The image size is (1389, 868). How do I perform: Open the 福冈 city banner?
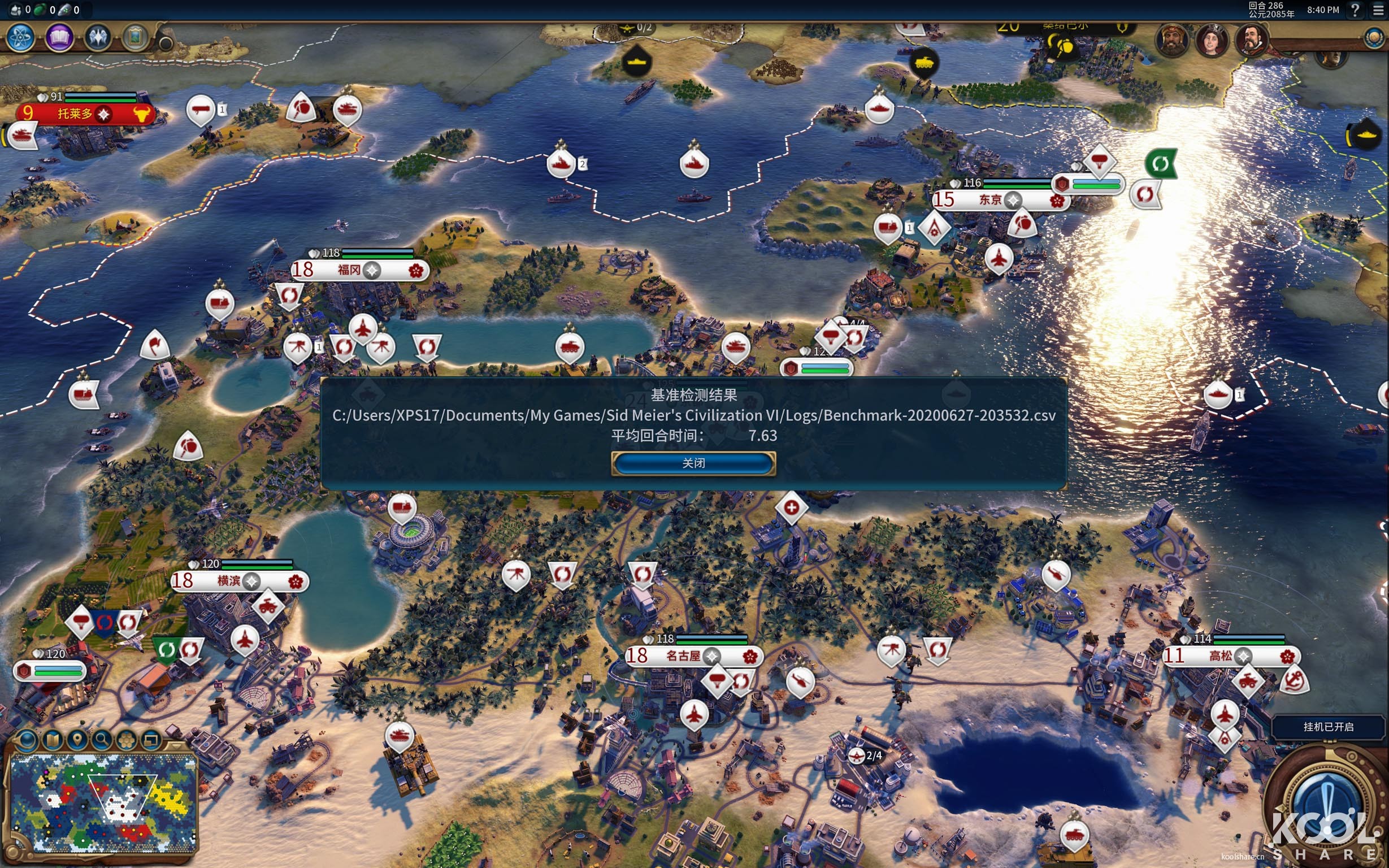point(349,270)
